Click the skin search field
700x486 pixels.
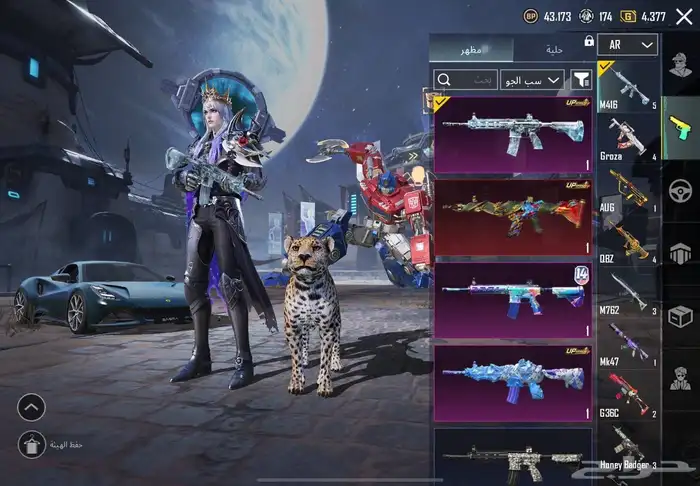pyautogui.click(x=471, y=79)
